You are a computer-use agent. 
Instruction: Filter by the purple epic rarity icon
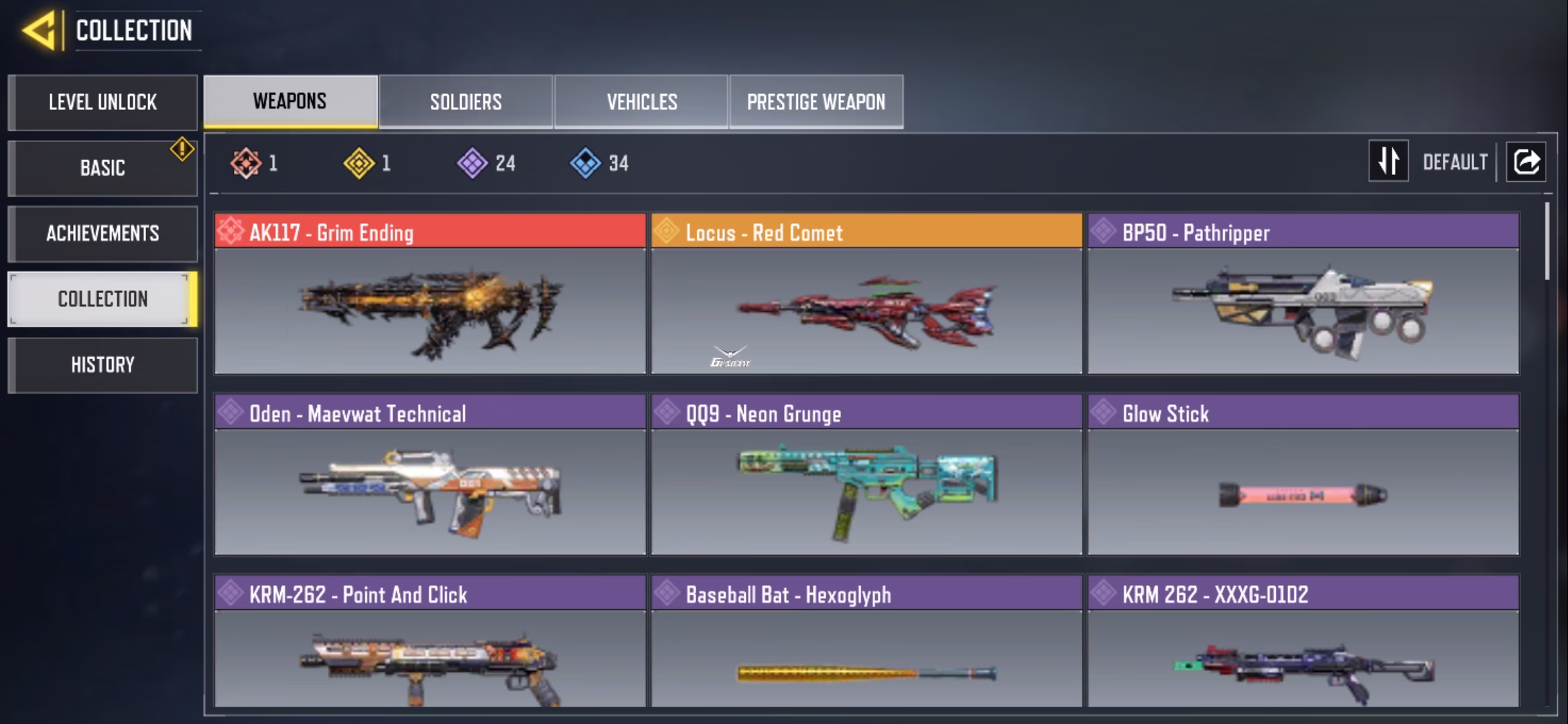pos(472,163)
